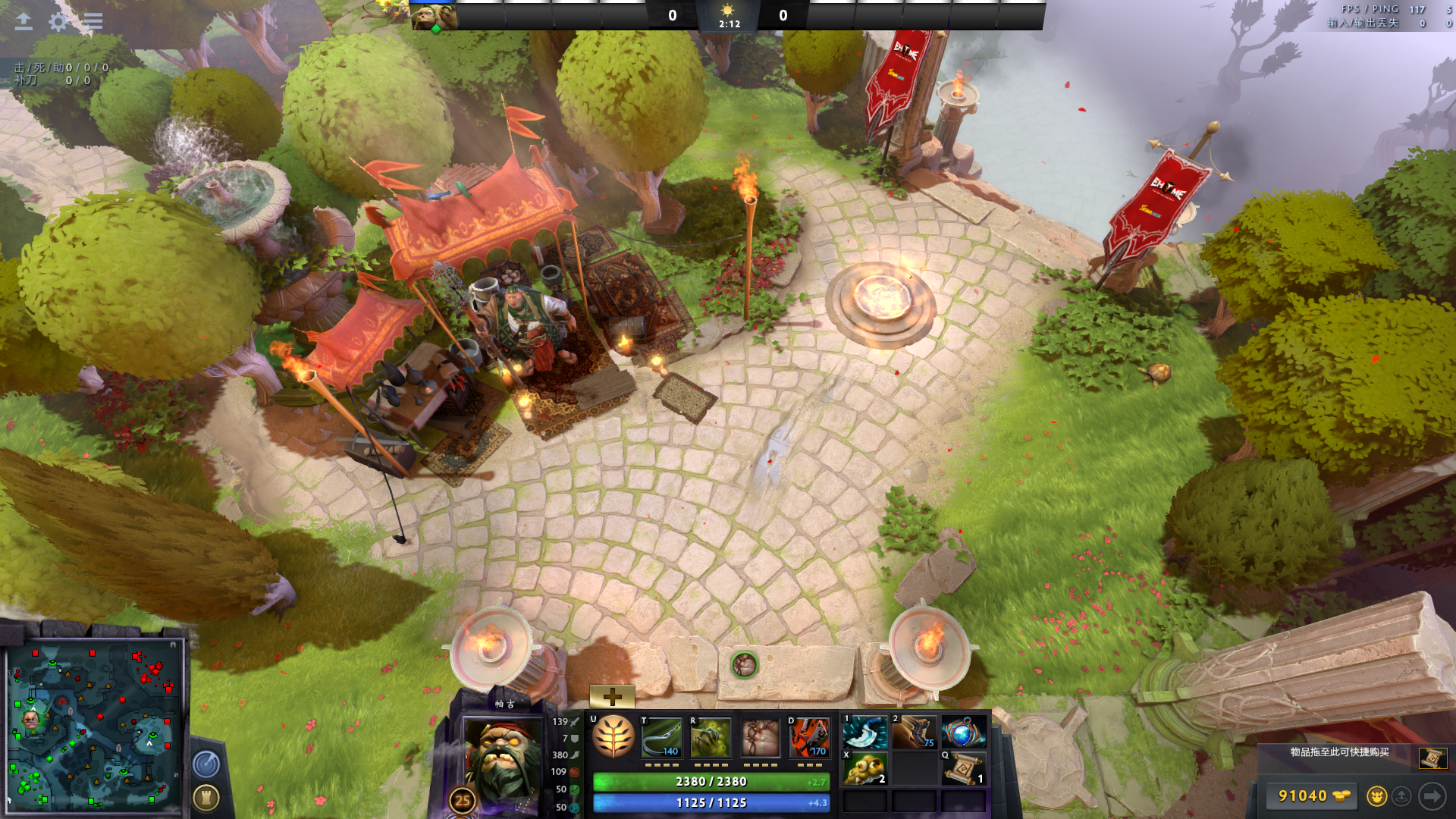Image resolution: width=1456 pixels, height=819 pixels.
Task: Toggle the Rot ability
Action: [711, 737]
